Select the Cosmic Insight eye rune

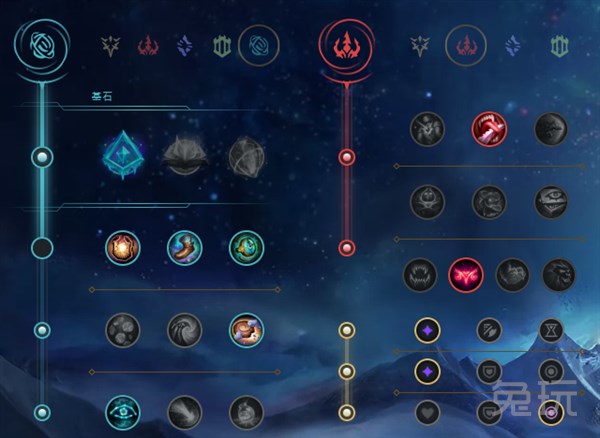(123, 411)
